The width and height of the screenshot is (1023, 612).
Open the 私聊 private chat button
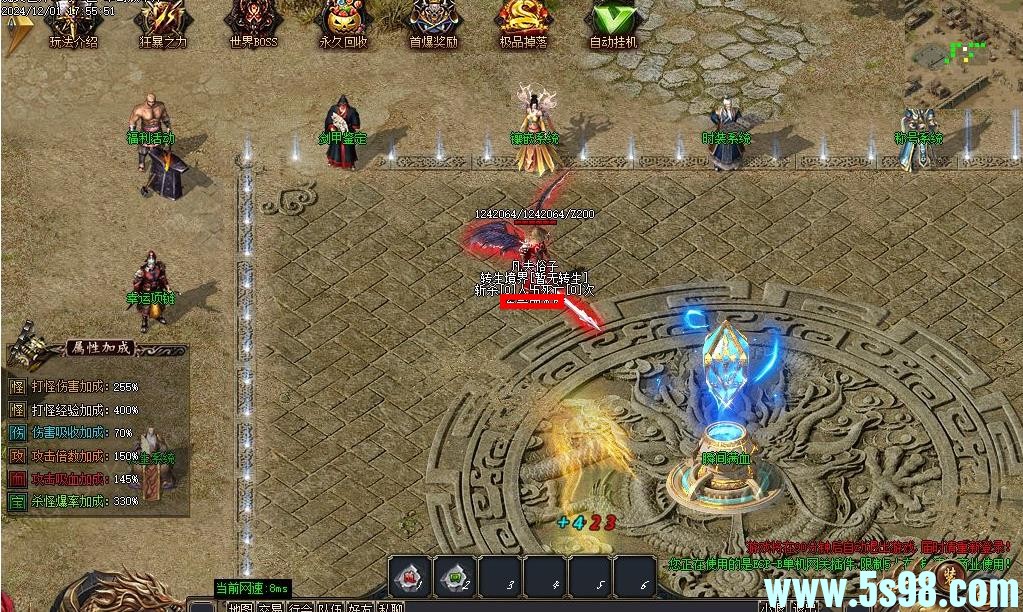390,606
